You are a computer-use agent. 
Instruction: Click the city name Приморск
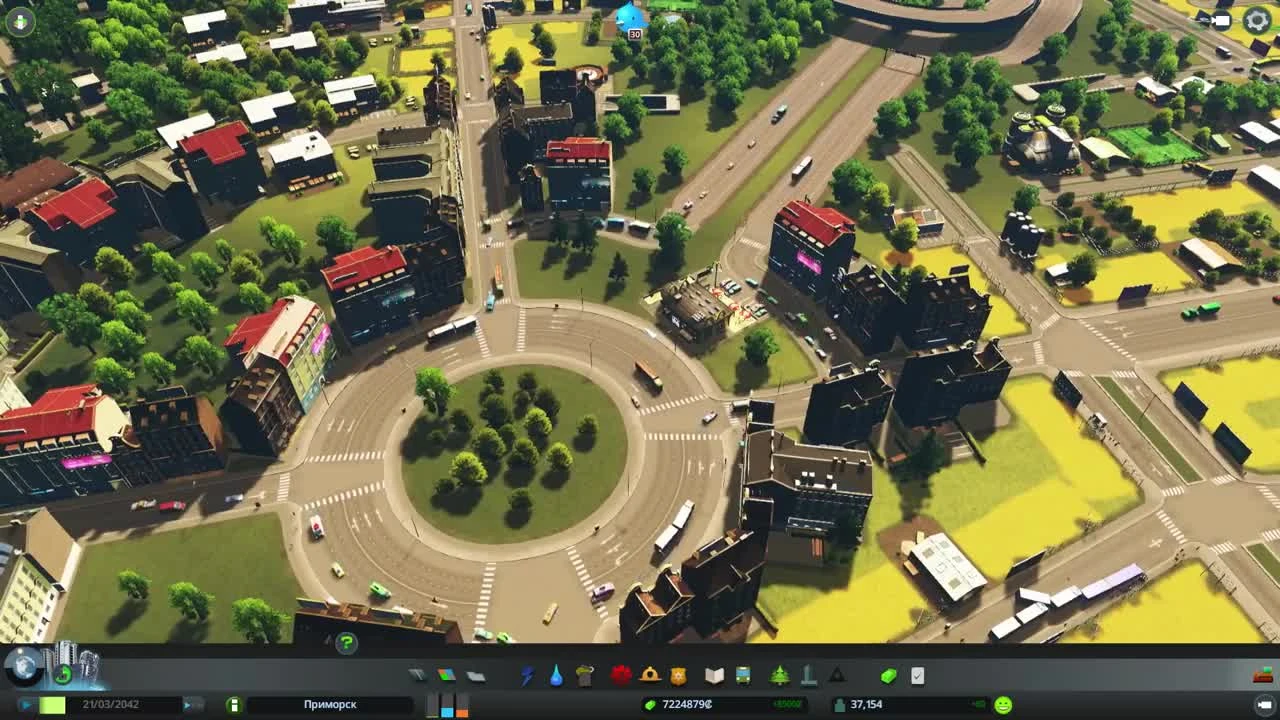click(x=330, y=705)
